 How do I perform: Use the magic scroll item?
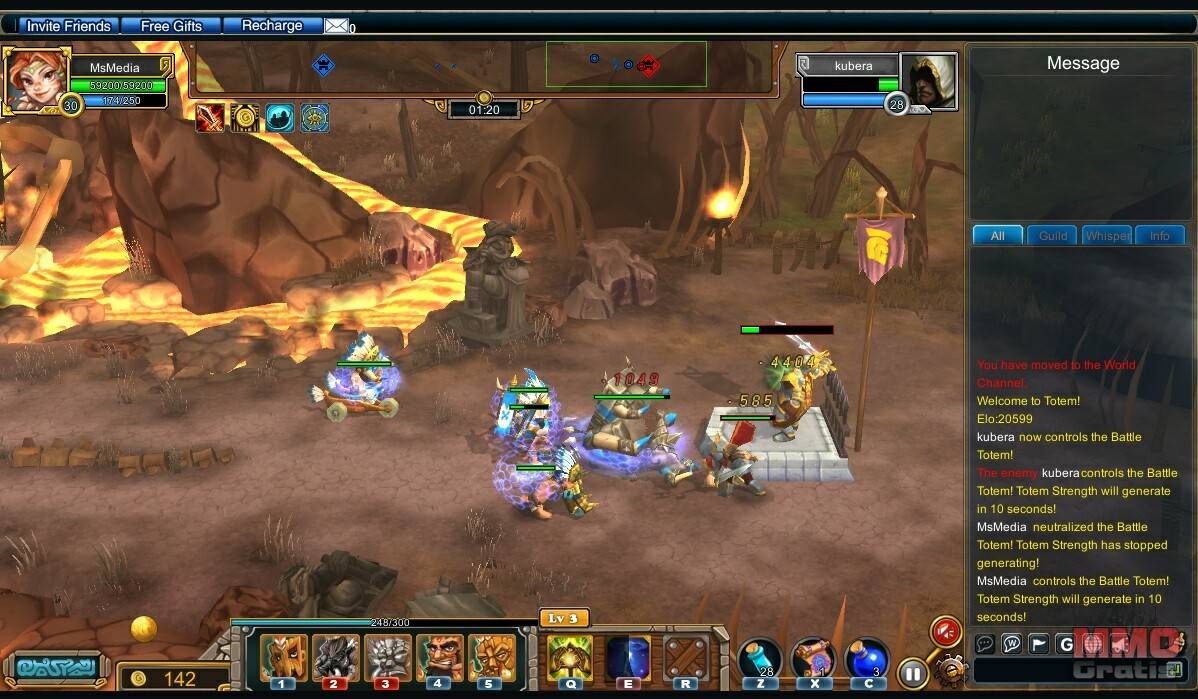click(813, 660)
